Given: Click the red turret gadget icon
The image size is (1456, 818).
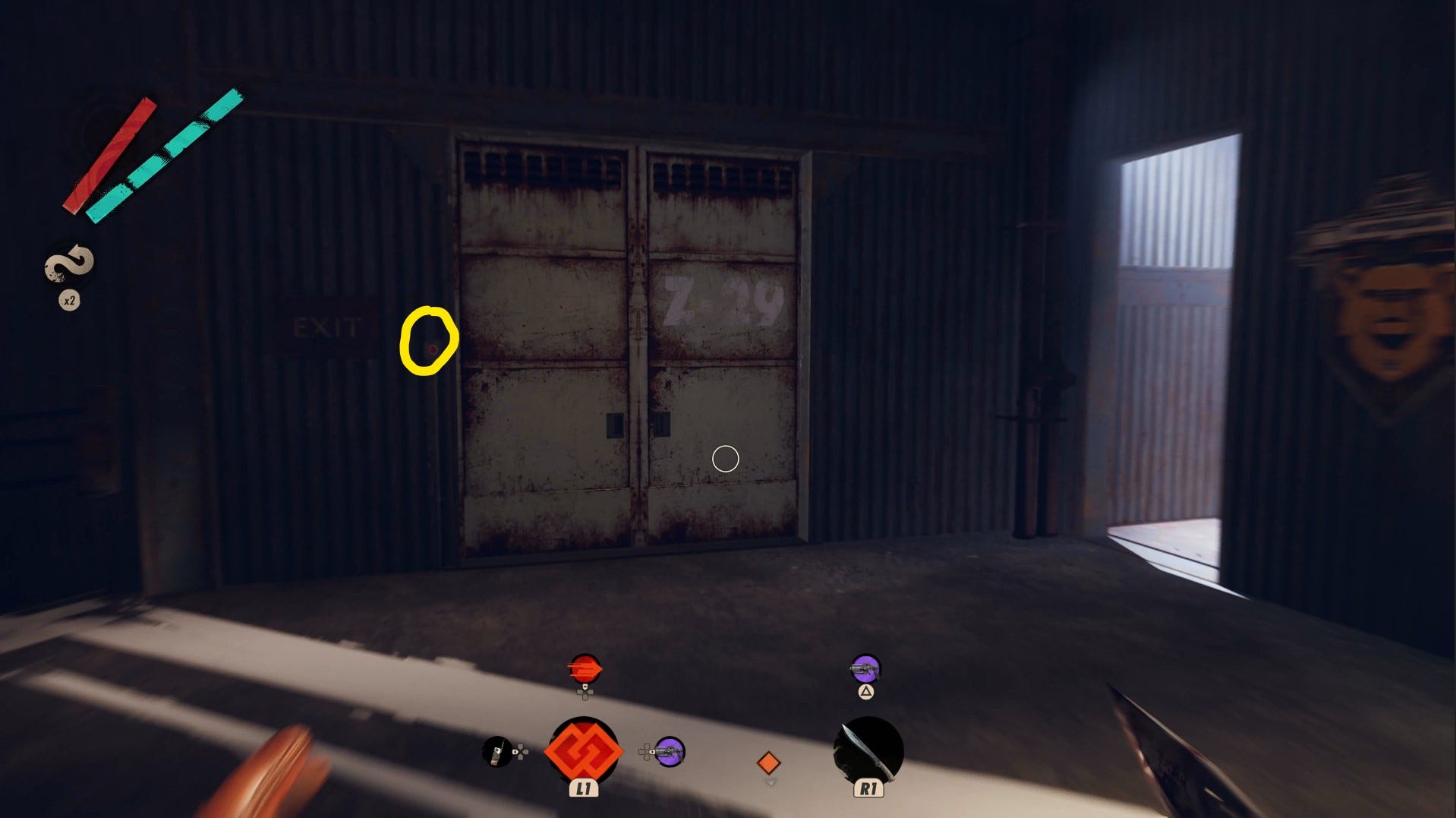Looking at the screenshot, I should point(585,668).
